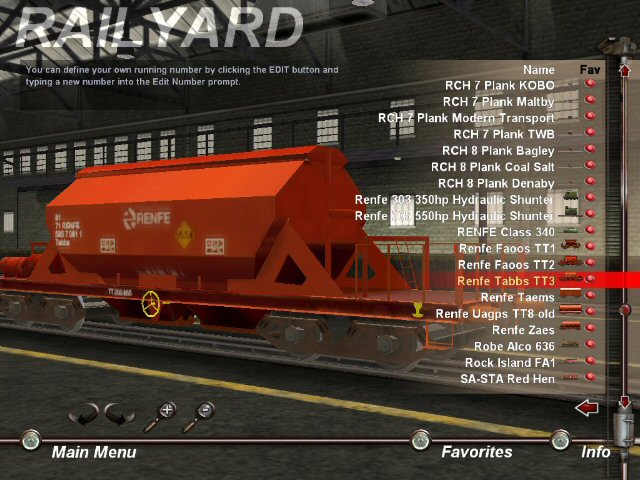Pick the RENFE Class 340 locomotive
This screenshot has height=480, width=640.
pos(504,232)
